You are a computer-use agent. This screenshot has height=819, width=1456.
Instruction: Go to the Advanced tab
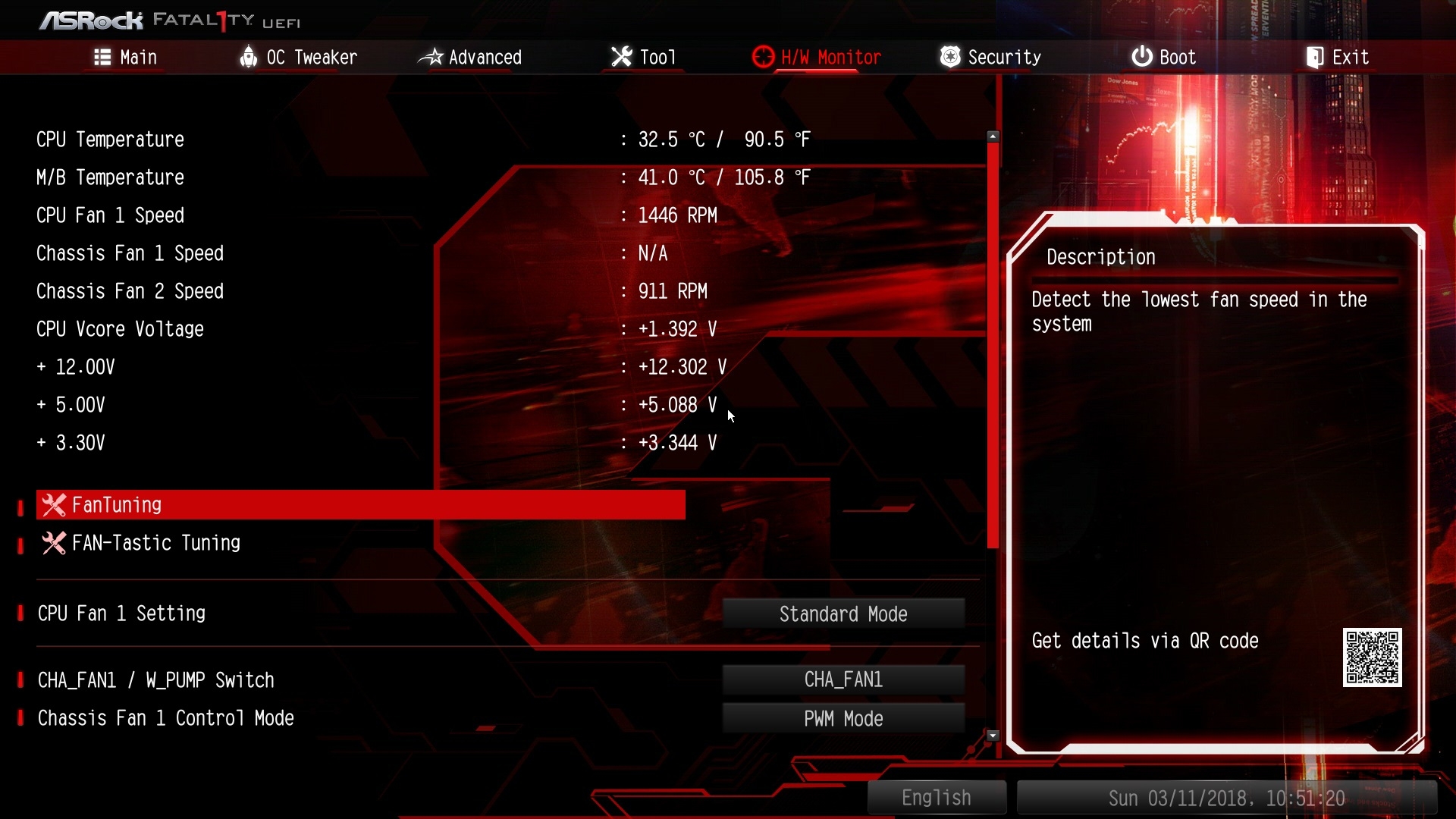coord(470,58)
